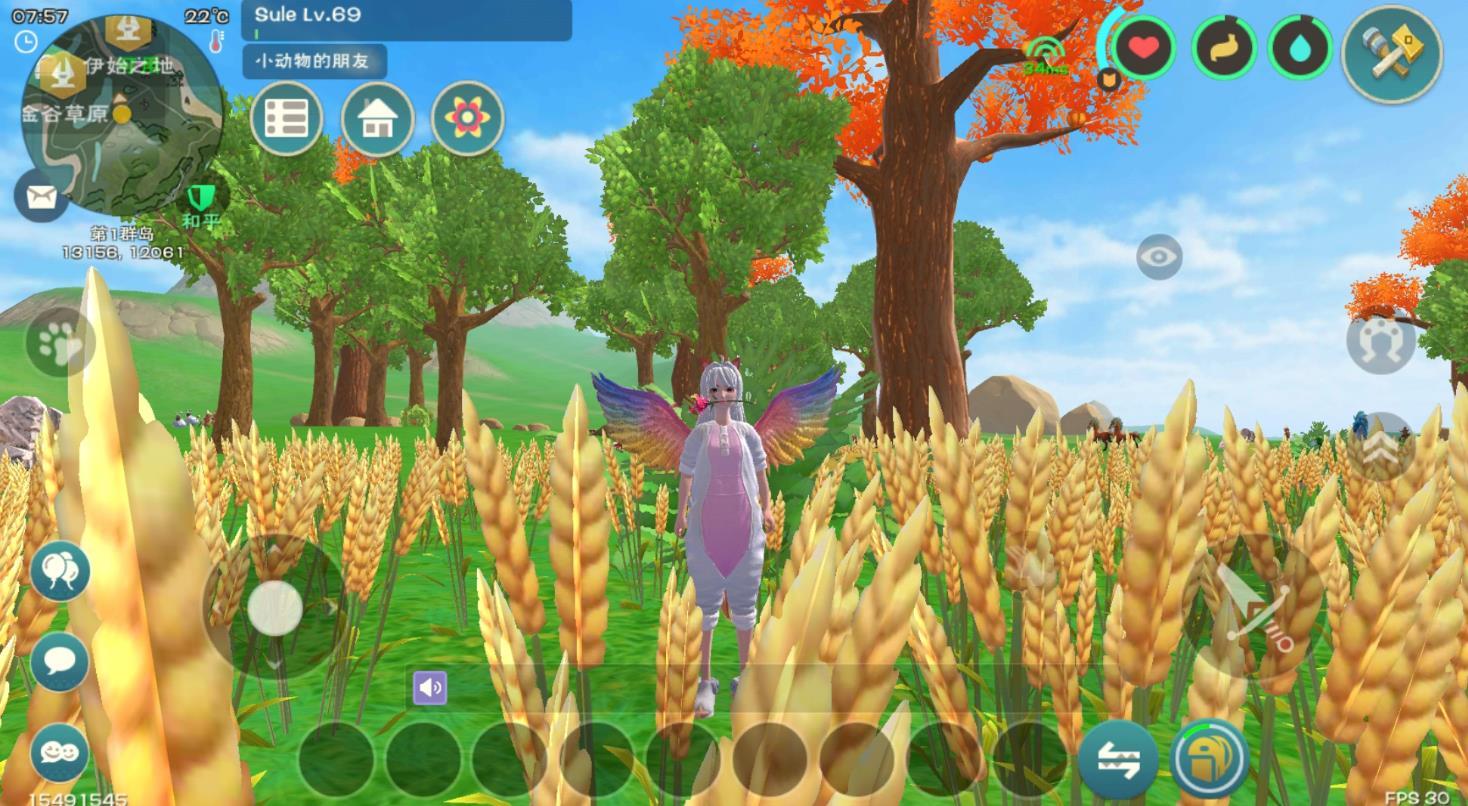
Task: Open the smiley emote chat button
Action: click(60, 752)
